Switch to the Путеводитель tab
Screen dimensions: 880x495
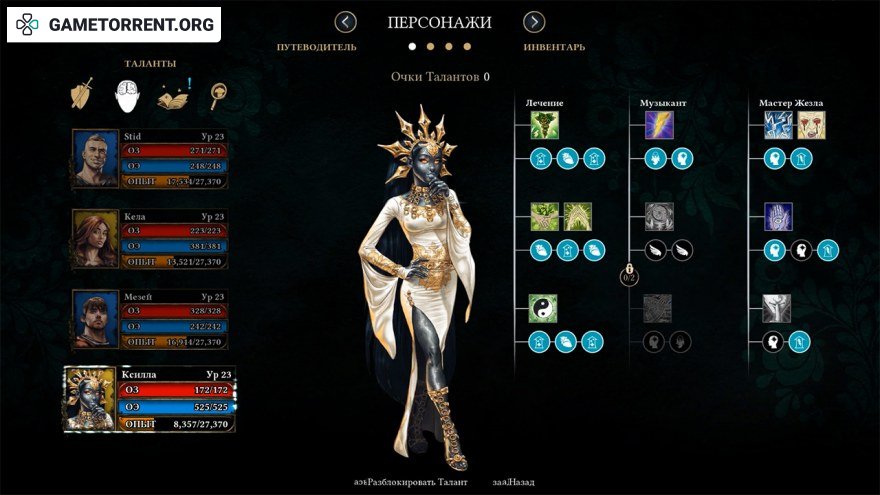click(x=317, y=47)
